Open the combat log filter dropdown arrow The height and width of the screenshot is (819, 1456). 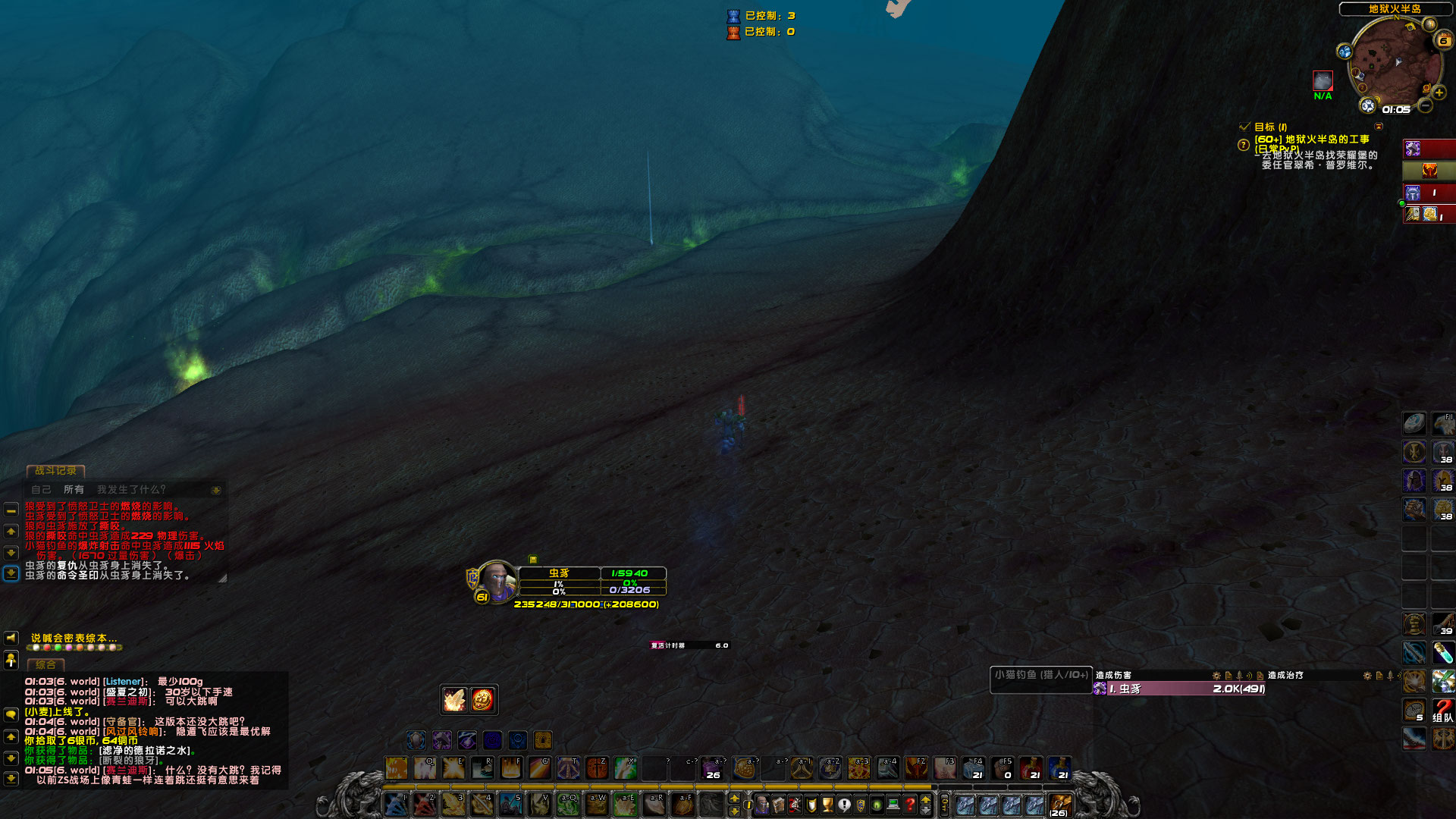[x=216, y=490]
